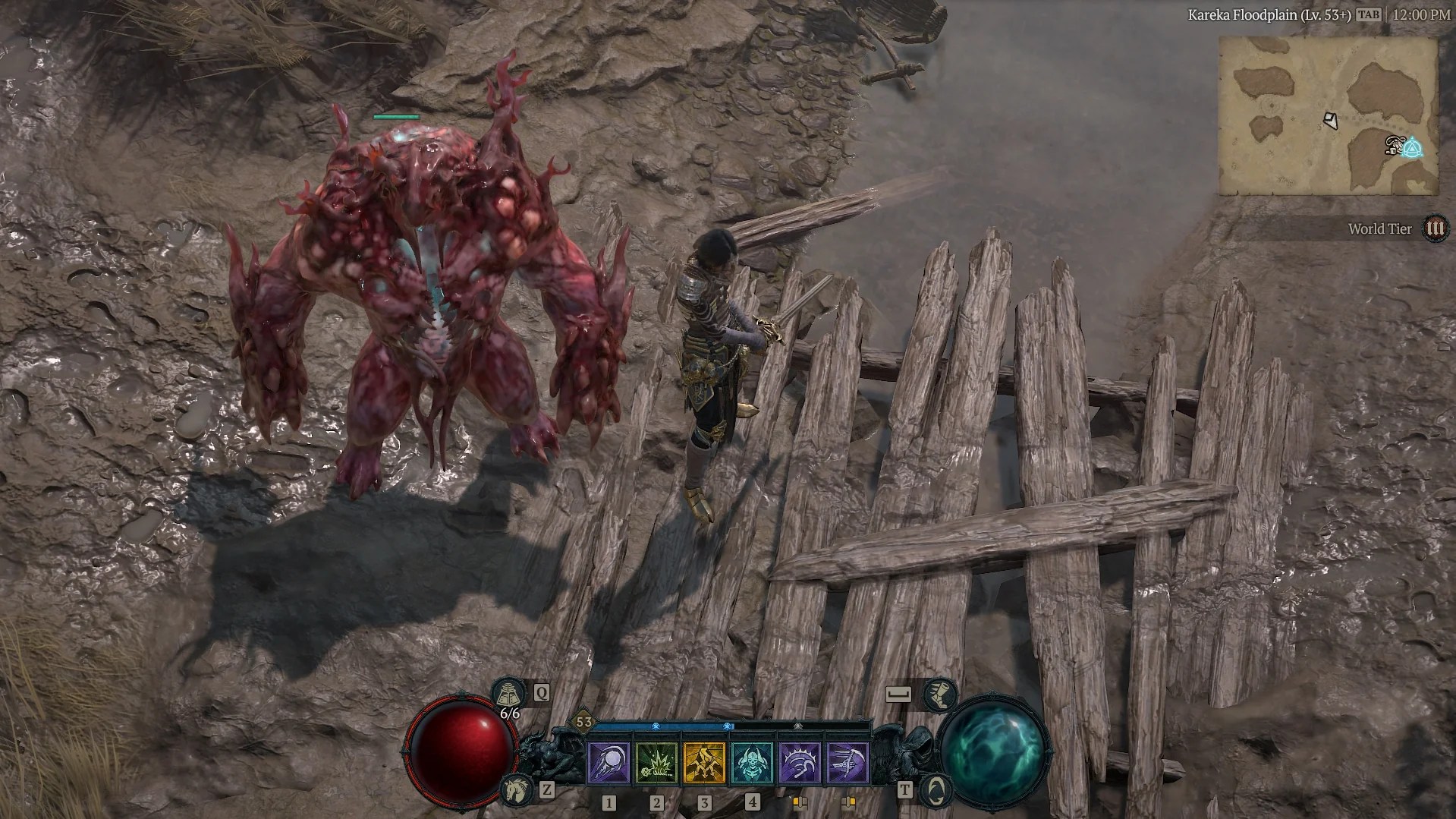Drink the healing potion
Screen dimensions: 1456x819
[x=507, y=692]
